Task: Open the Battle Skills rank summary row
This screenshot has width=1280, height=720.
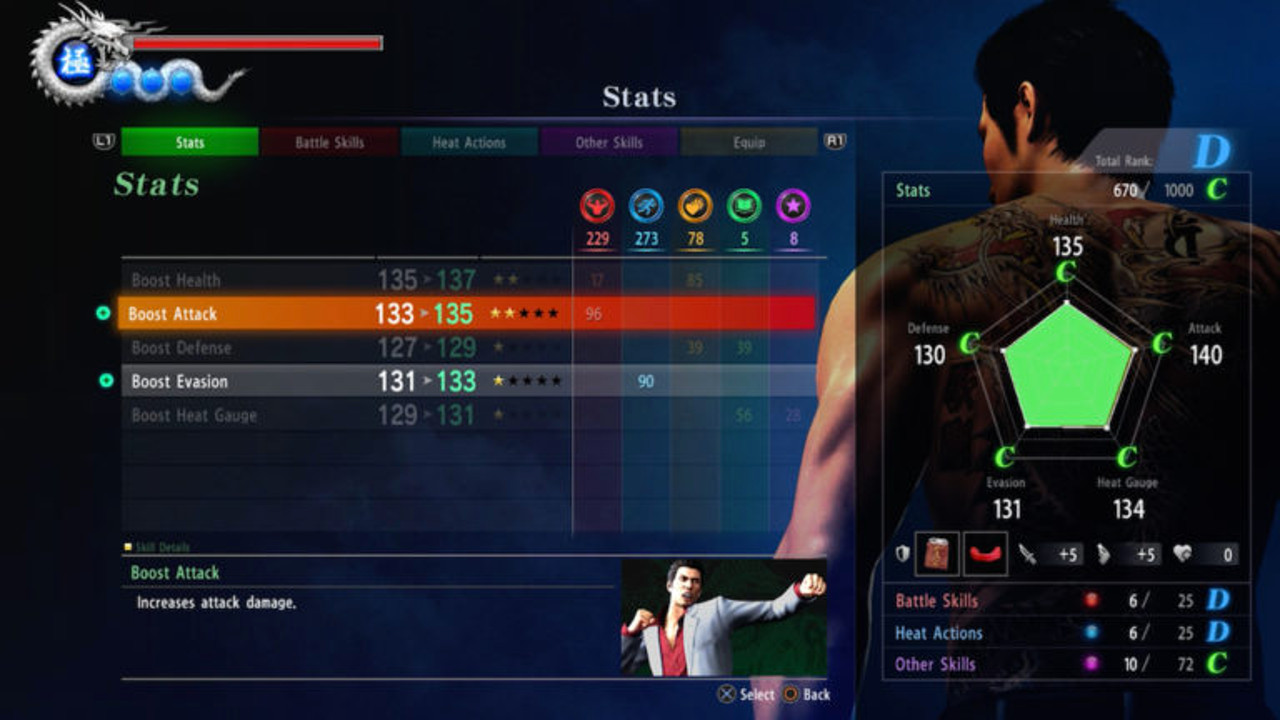Action: (x=1066, y=600)
